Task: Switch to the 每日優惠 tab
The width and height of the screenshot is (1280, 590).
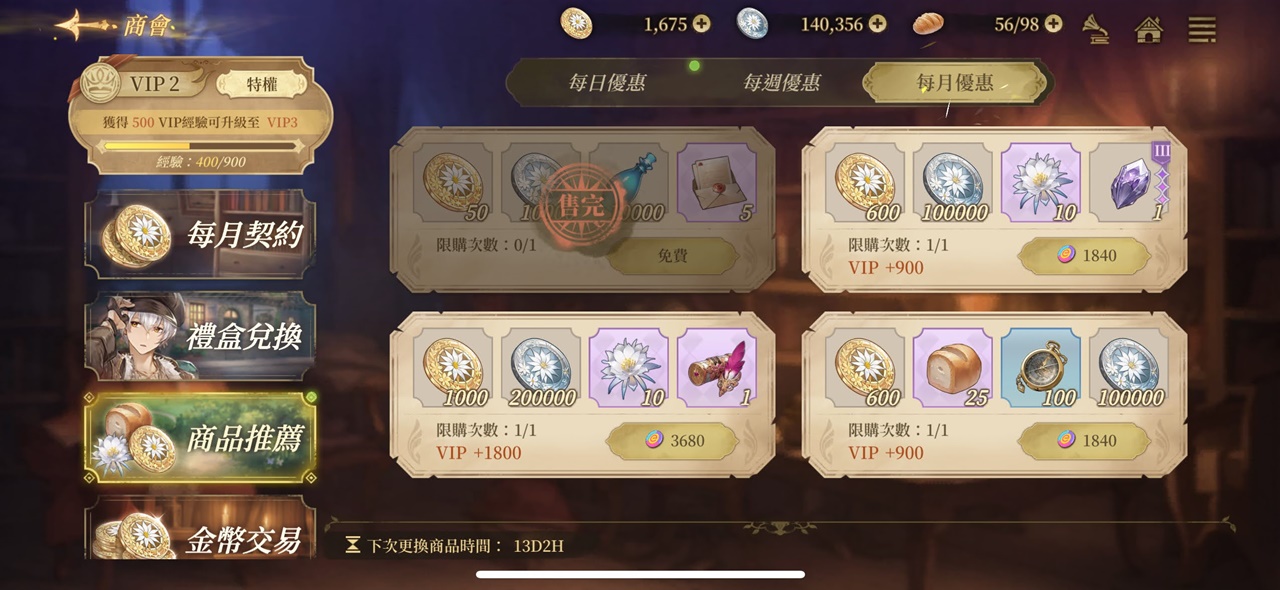Action: 606,83
